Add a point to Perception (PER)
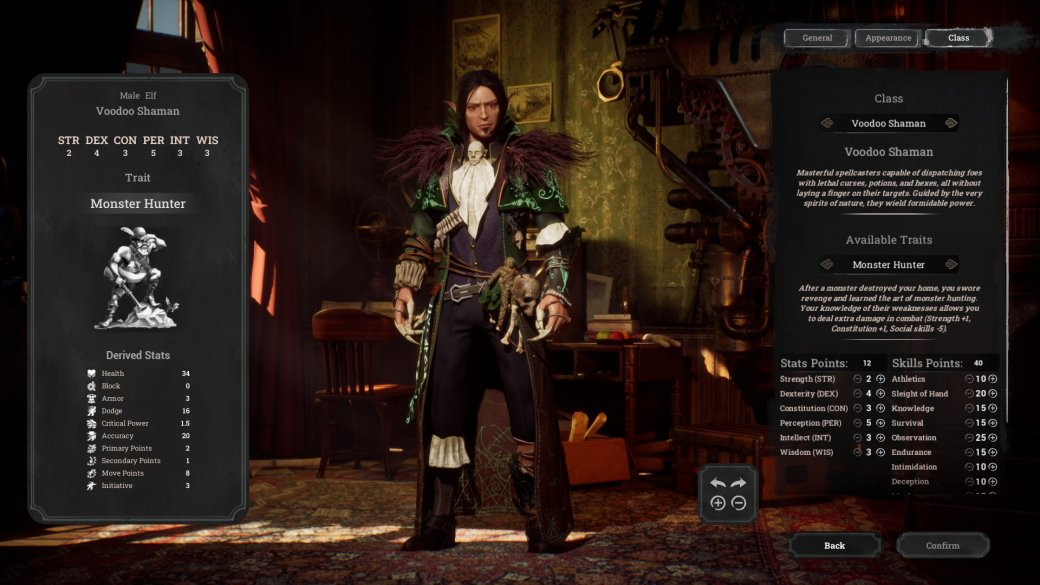The width and height of the screenshot is (1040, 585). [881, 423]
